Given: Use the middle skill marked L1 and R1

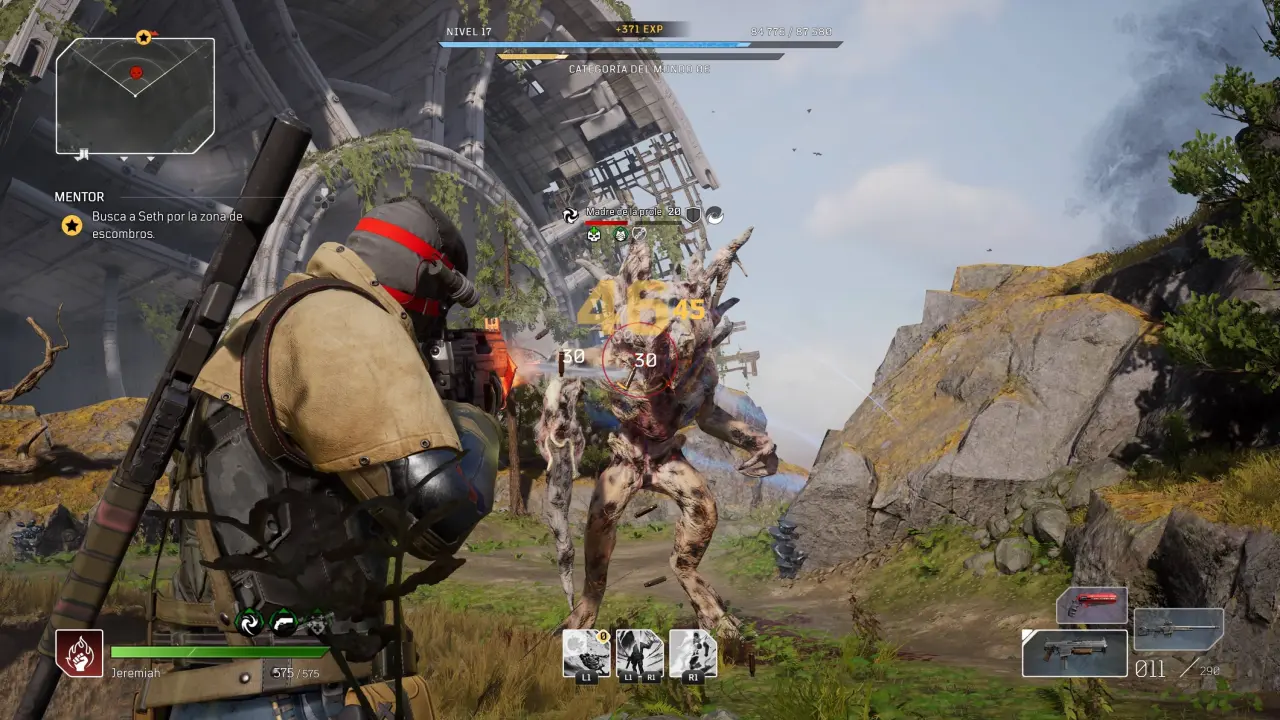Looking at the screenshot, I should pyautogui.click(x=639, y=654).
